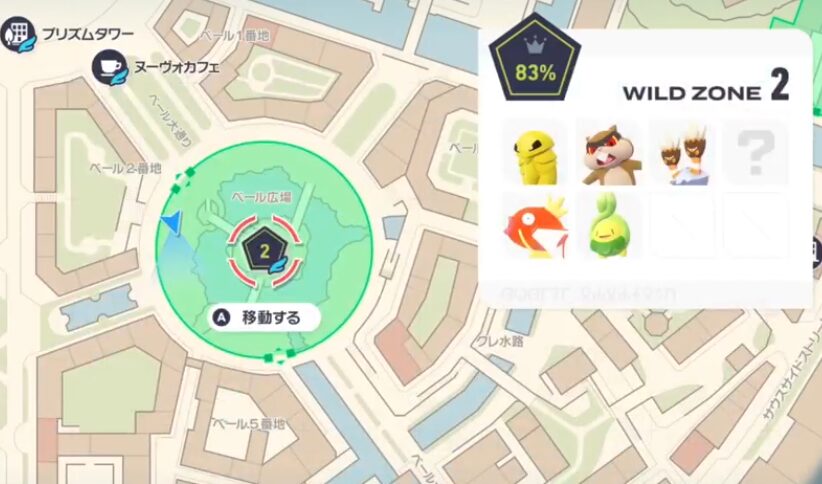Viewport: 822px width, 484px height.
Task: Choose the 移動する travel button
Action: (x=264, y=318)
